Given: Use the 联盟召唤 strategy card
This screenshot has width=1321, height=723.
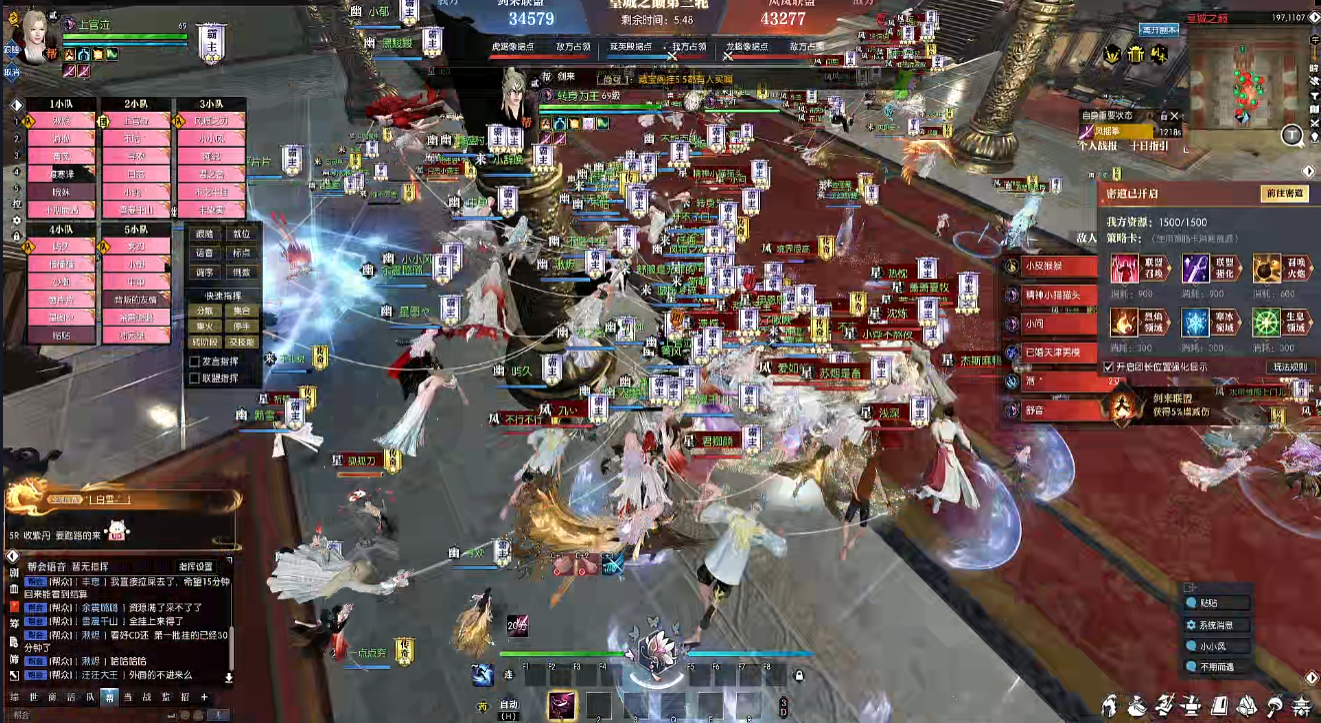Looking at the screenshot, I should (1125, 269).
